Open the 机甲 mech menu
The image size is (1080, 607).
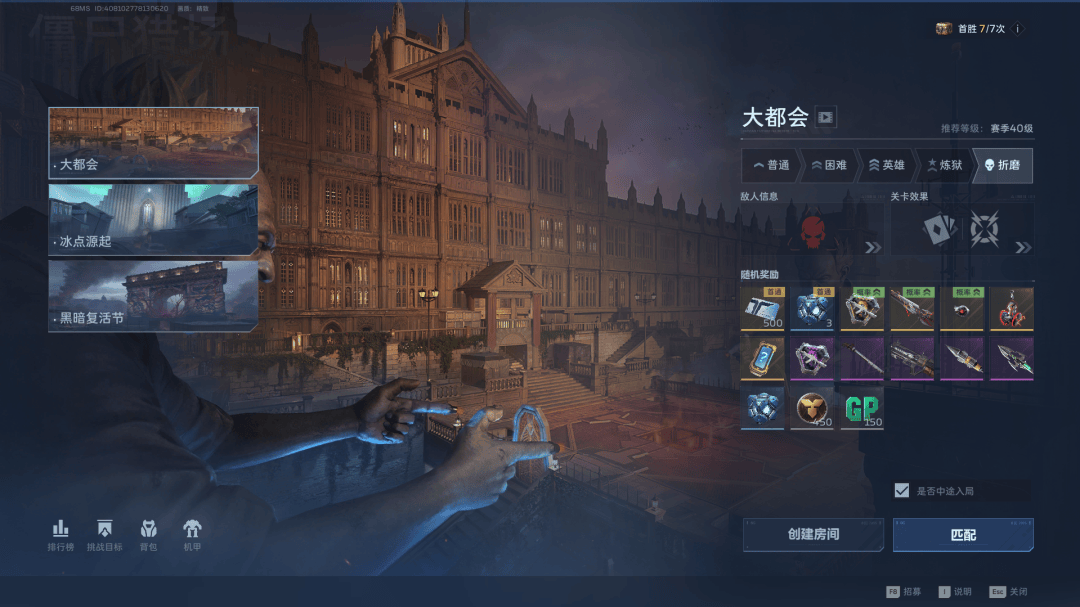click(192, 535)
